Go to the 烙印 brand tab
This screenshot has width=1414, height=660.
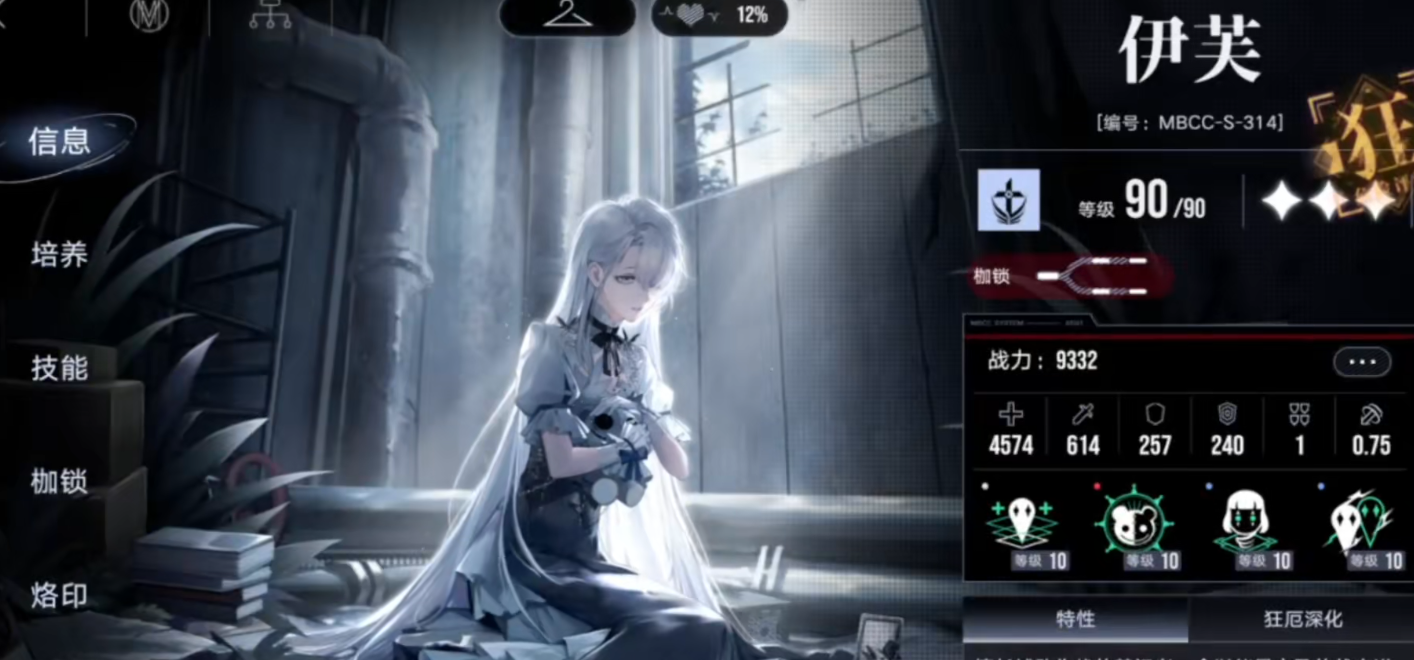pyautogui.click(x=60, y=596)
